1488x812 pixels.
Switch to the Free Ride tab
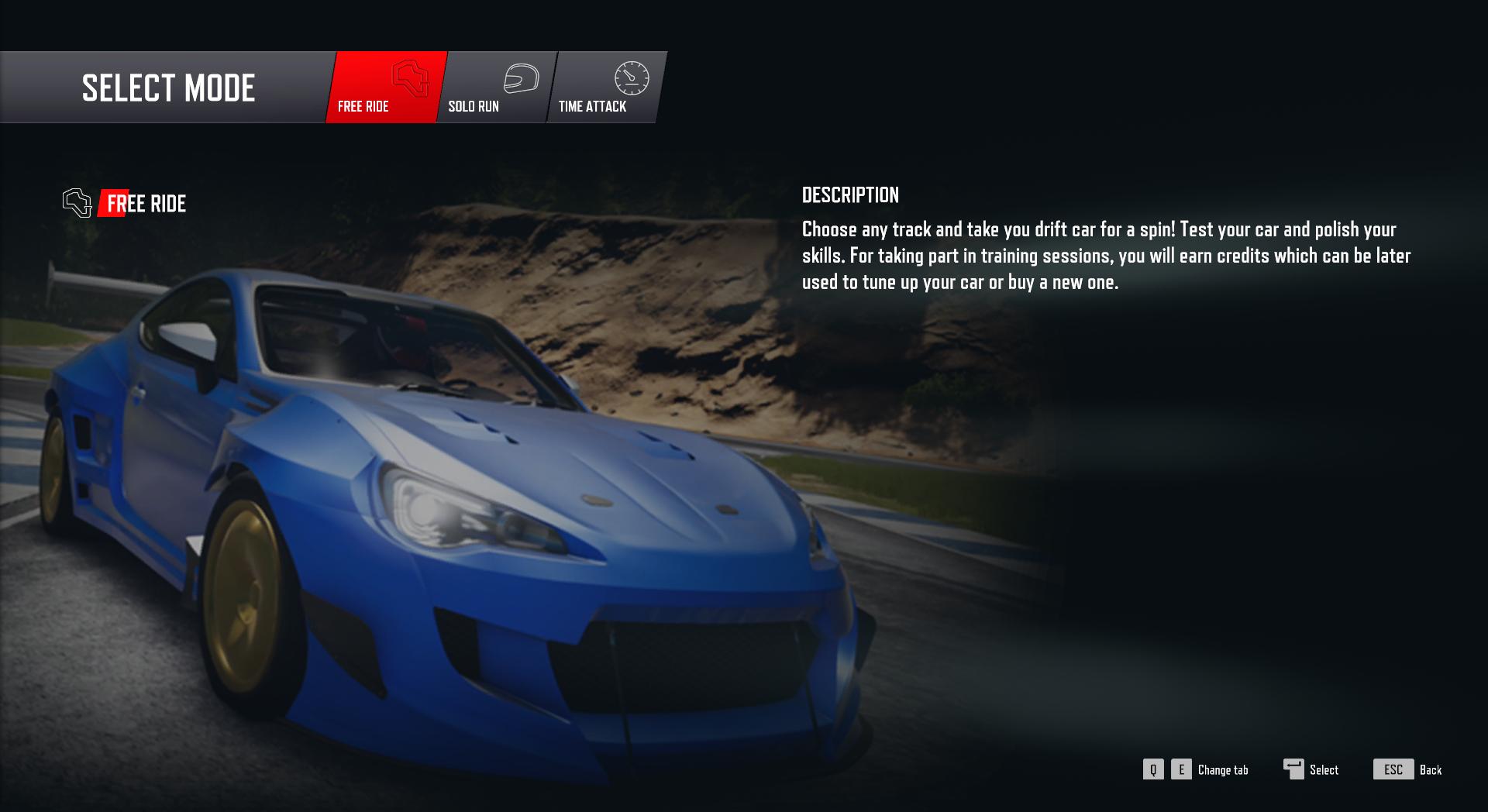(385, 88)
